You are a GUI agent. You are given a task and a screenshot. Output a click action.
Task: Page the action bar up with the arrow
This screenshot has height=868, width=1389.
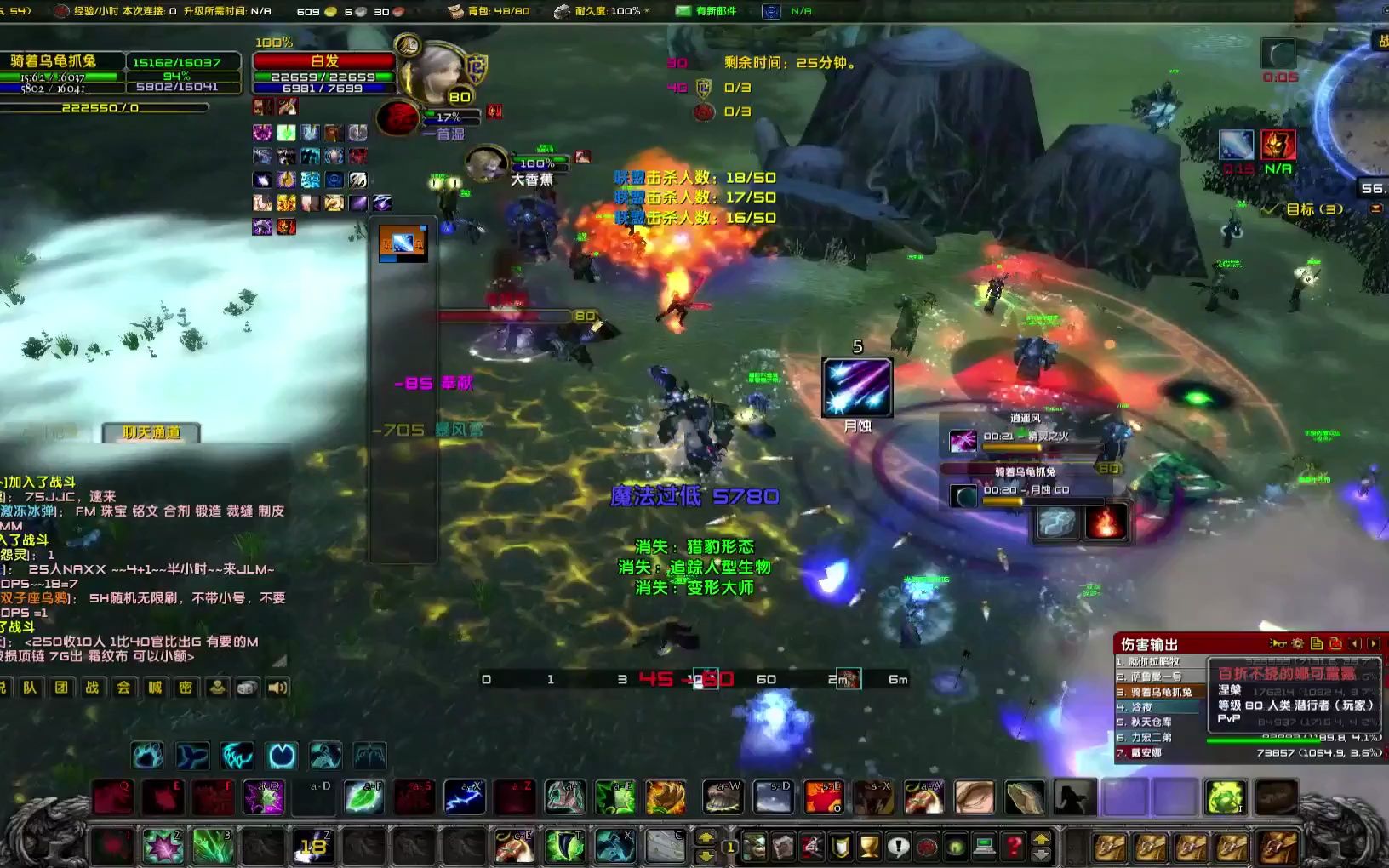click(706, 837)
